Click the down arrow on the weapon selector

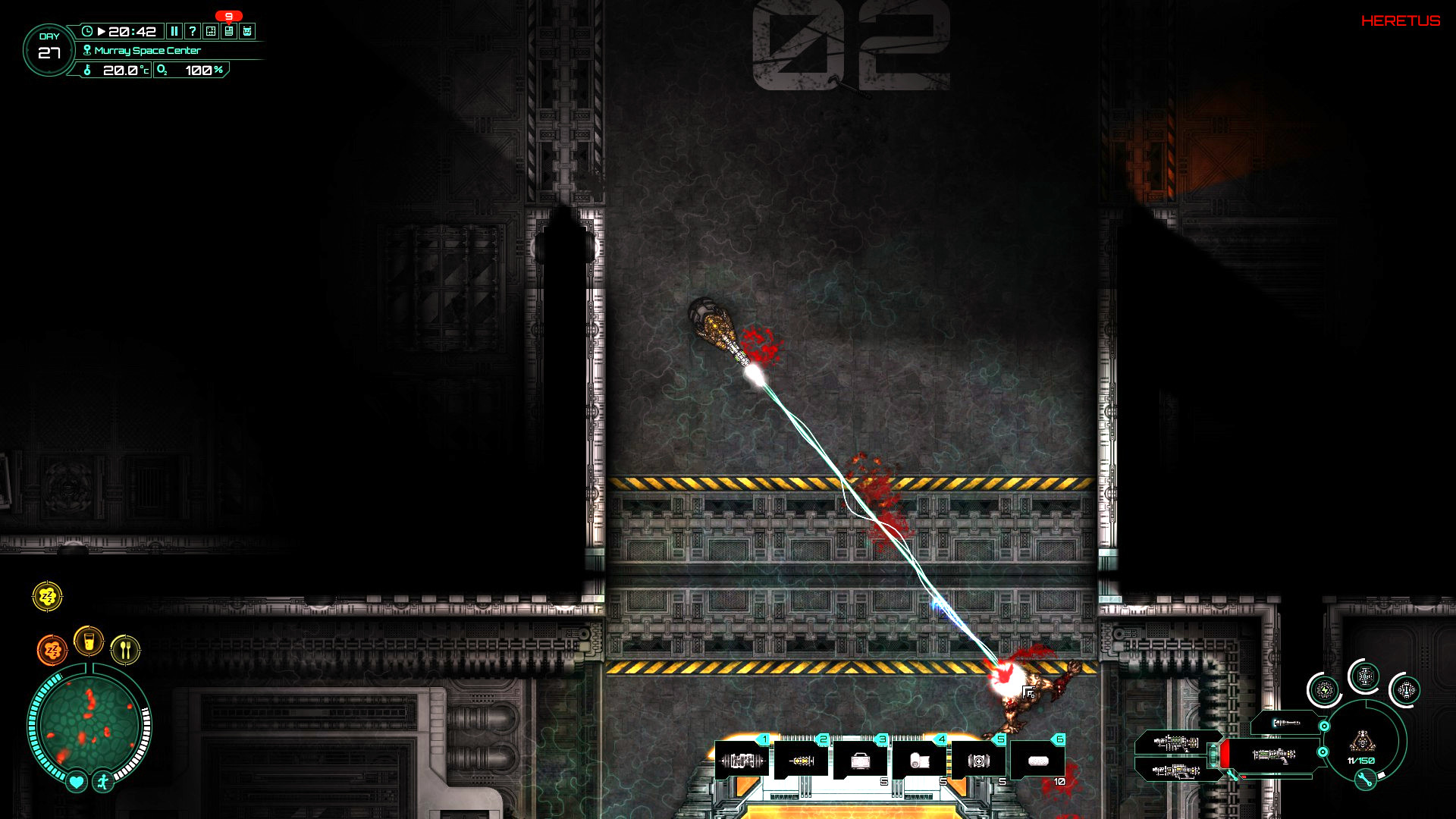coord(1213,765)
